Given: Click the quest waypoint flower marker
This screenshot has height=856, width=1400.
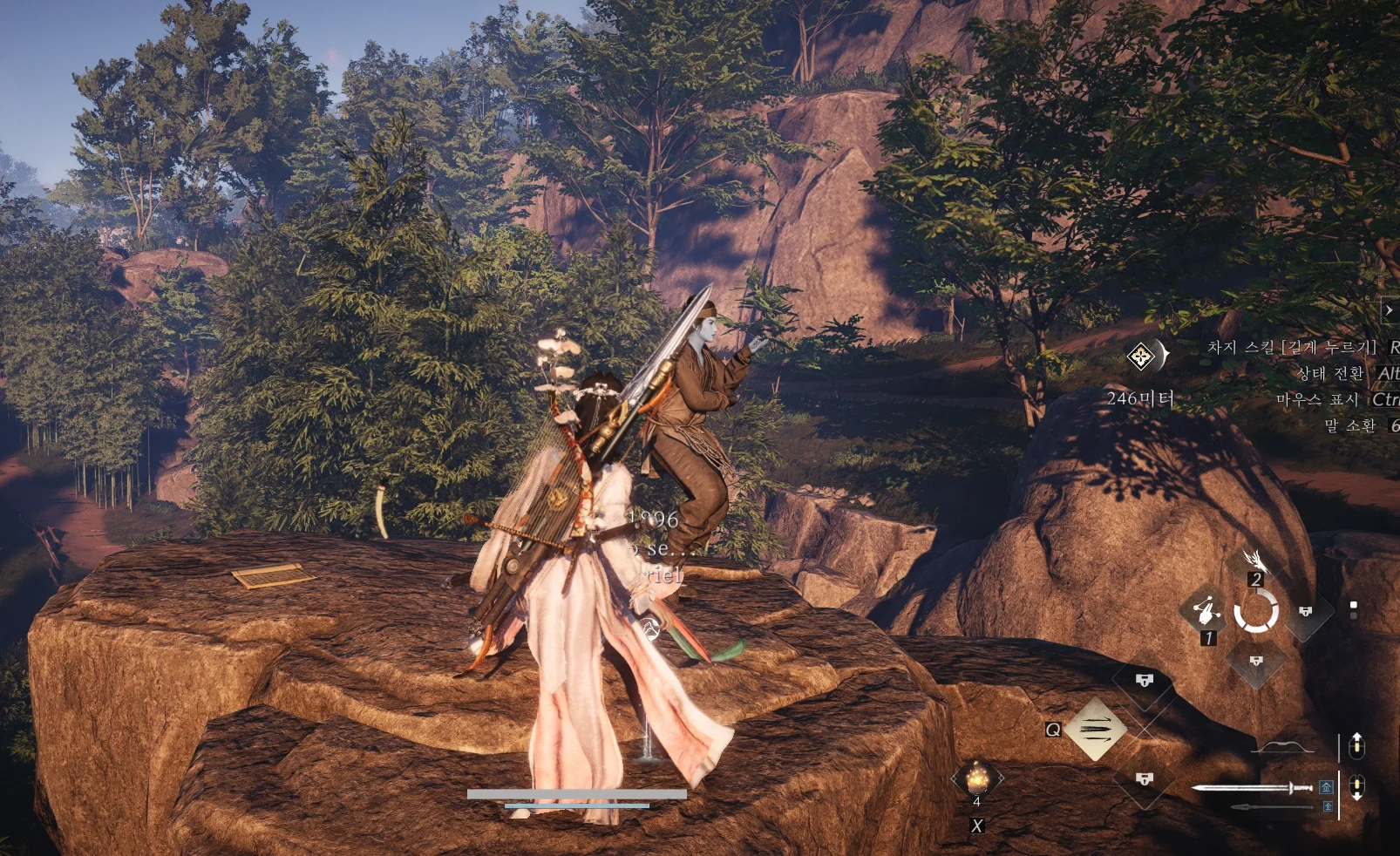Looking at the screenshot, I should coord(1140,356).
